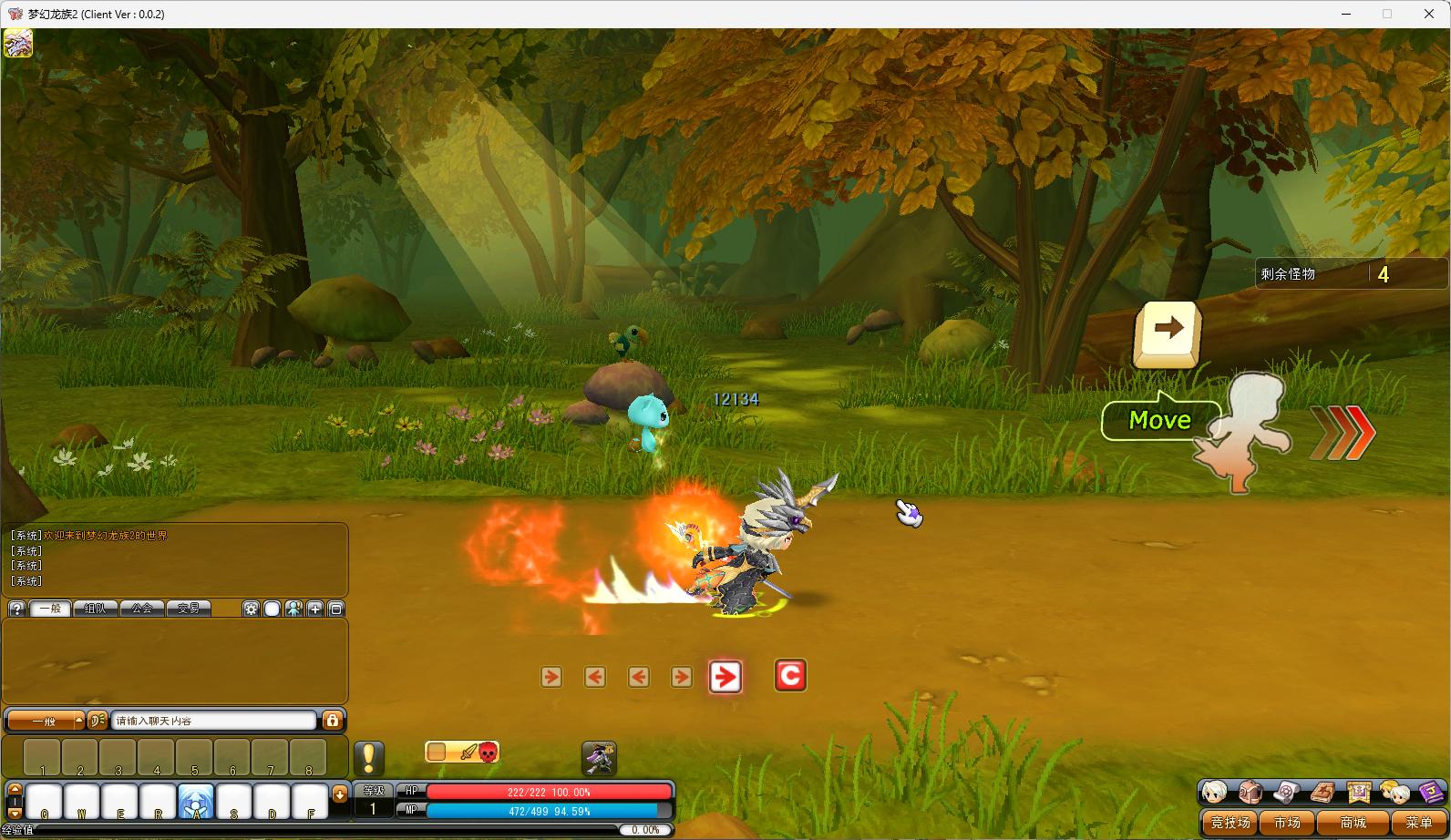Open the 菜单 menu button
The width and height of the screenshot is (1451, 840).
(1418, 823)
